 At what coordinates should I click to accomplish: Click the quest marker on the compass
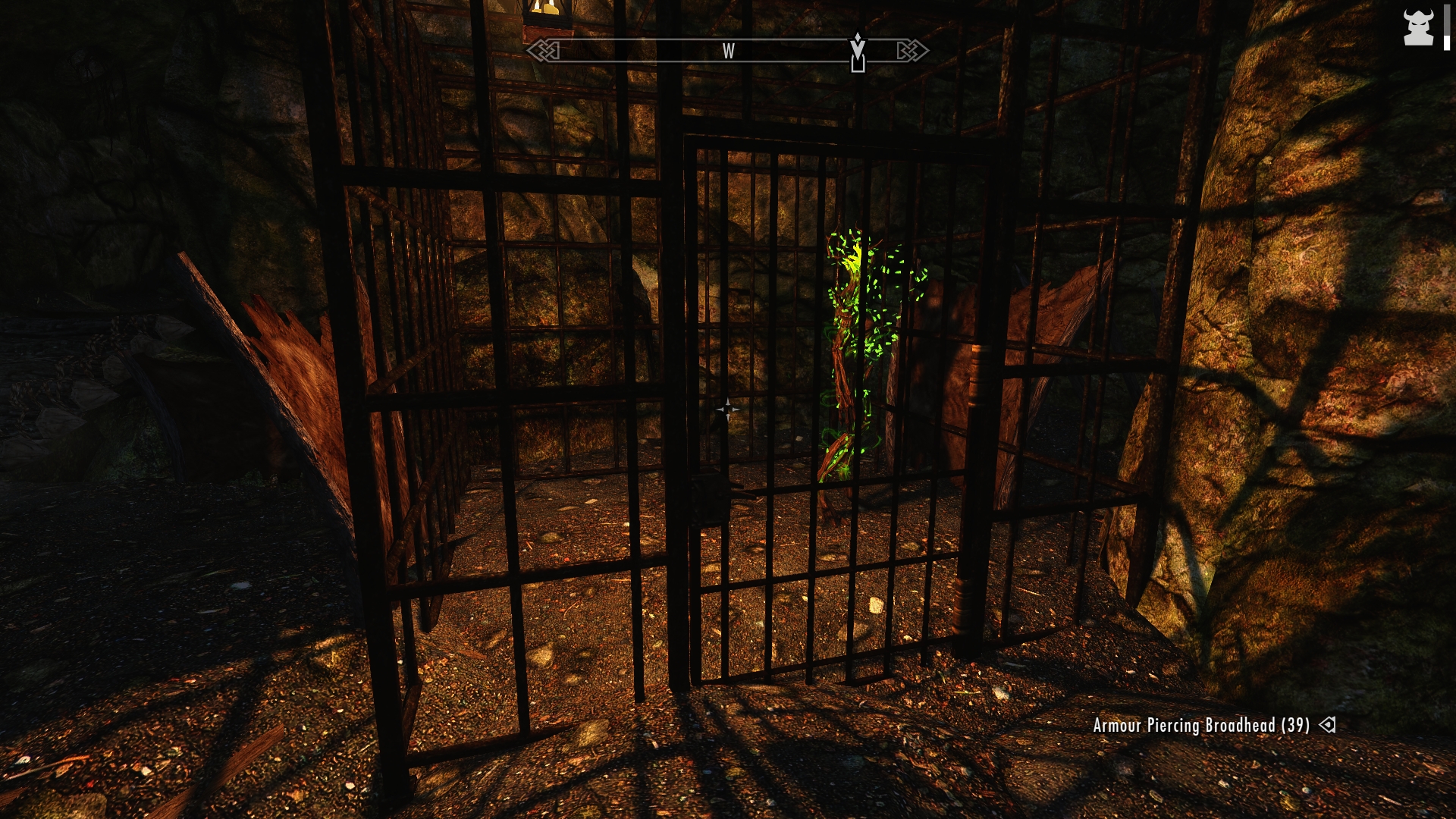858,52
